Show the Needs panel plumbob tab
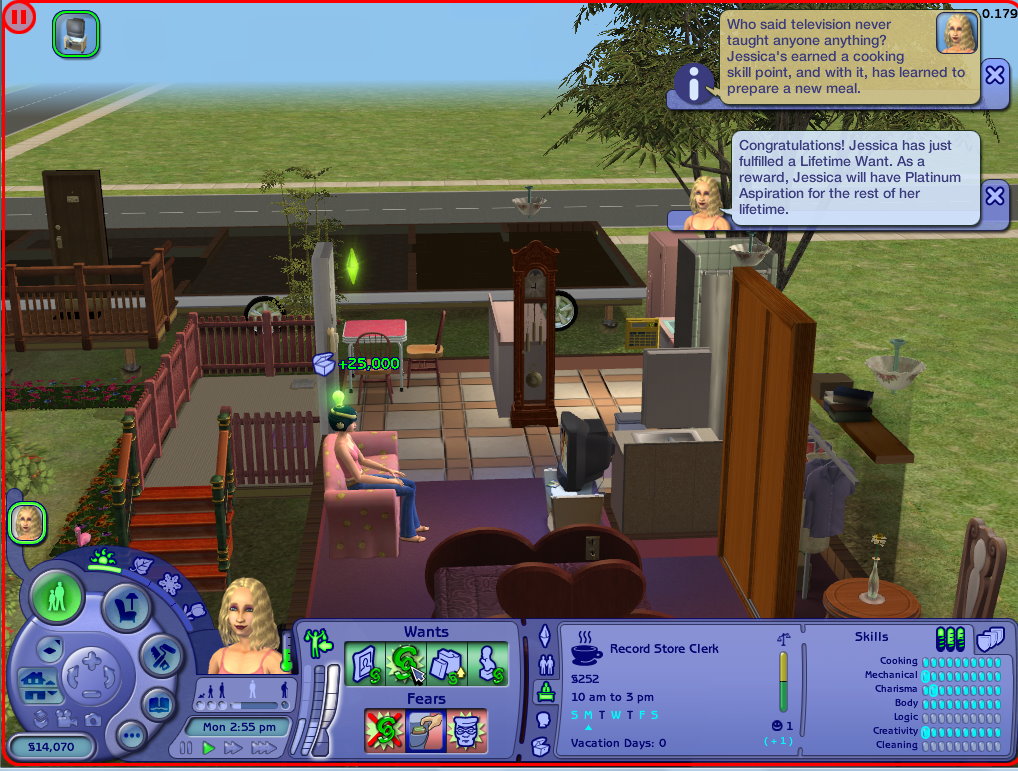1018x771 pixels. point(545,635)
